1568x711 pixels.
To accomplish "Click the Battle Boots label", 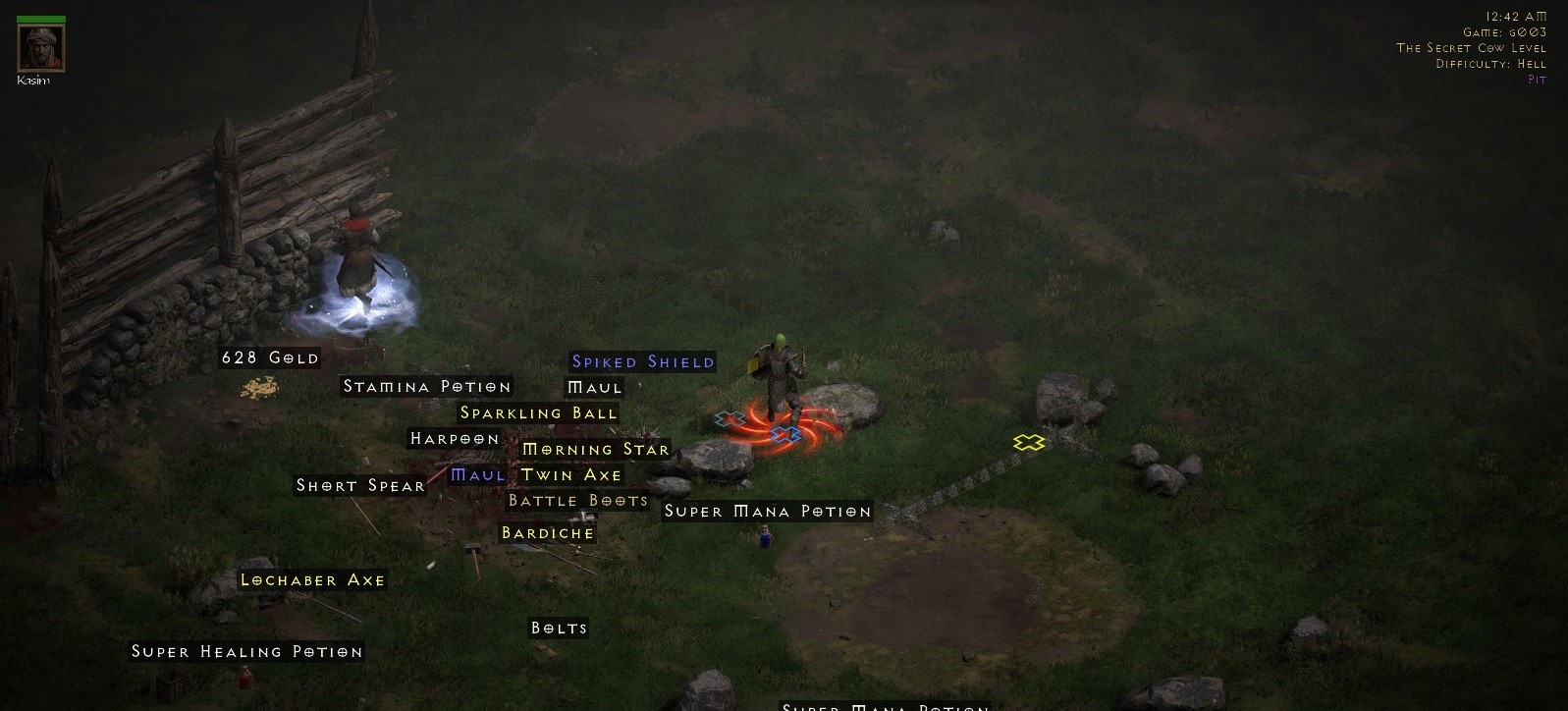I will [x=575, y=500].
